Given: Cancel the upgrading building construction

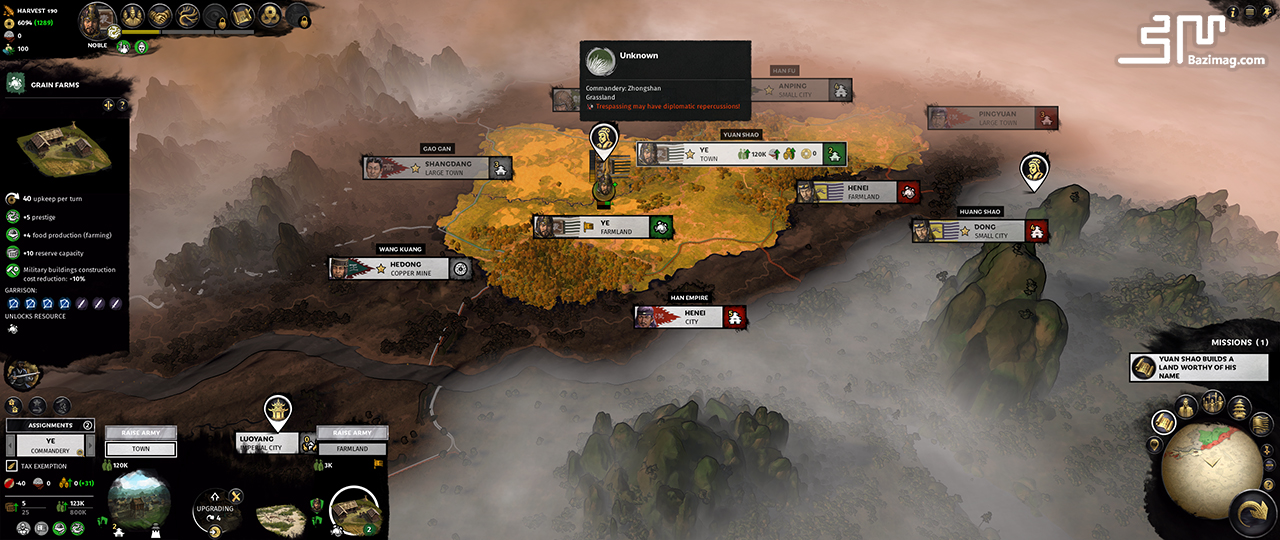Looking at the screenshot, I should 236,496.
